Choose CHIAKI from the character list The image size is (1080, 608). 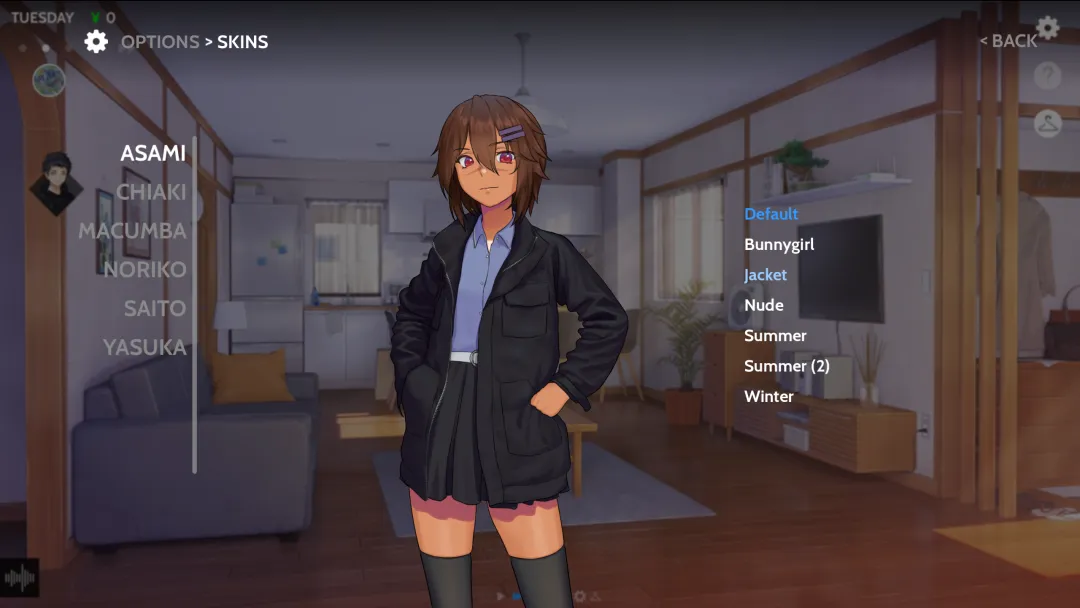click(151, 192)
